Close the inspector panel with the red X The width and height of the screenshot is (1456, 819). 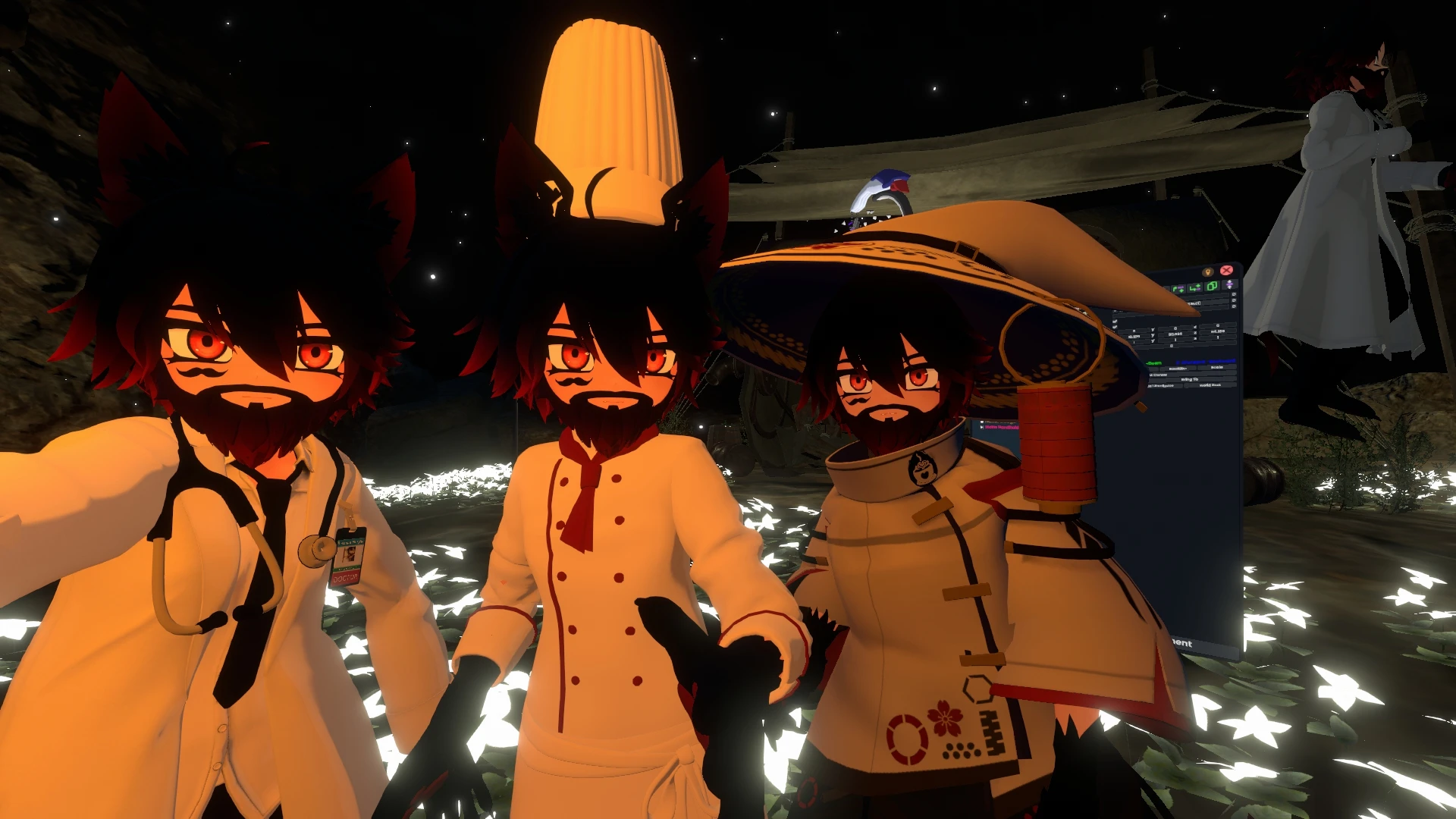coord(1226,270)
